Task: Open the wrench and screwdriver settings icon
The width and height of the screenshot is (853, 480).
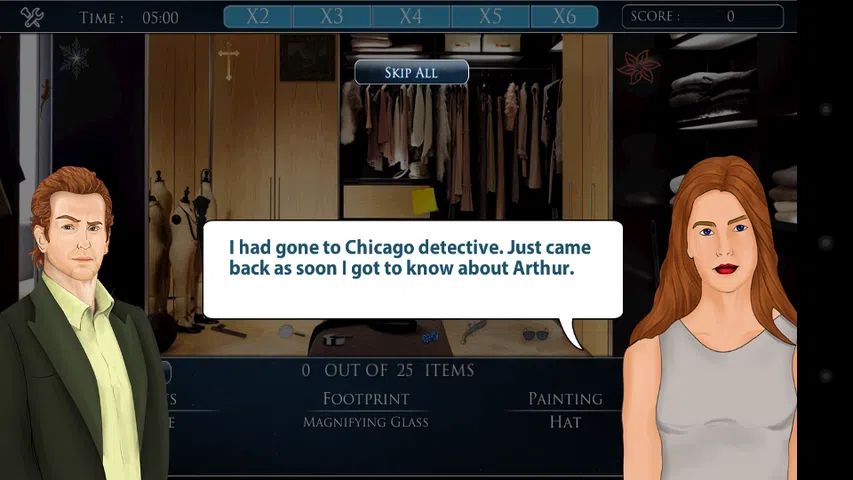Action: pyautogui.click(x=31, y=17)
